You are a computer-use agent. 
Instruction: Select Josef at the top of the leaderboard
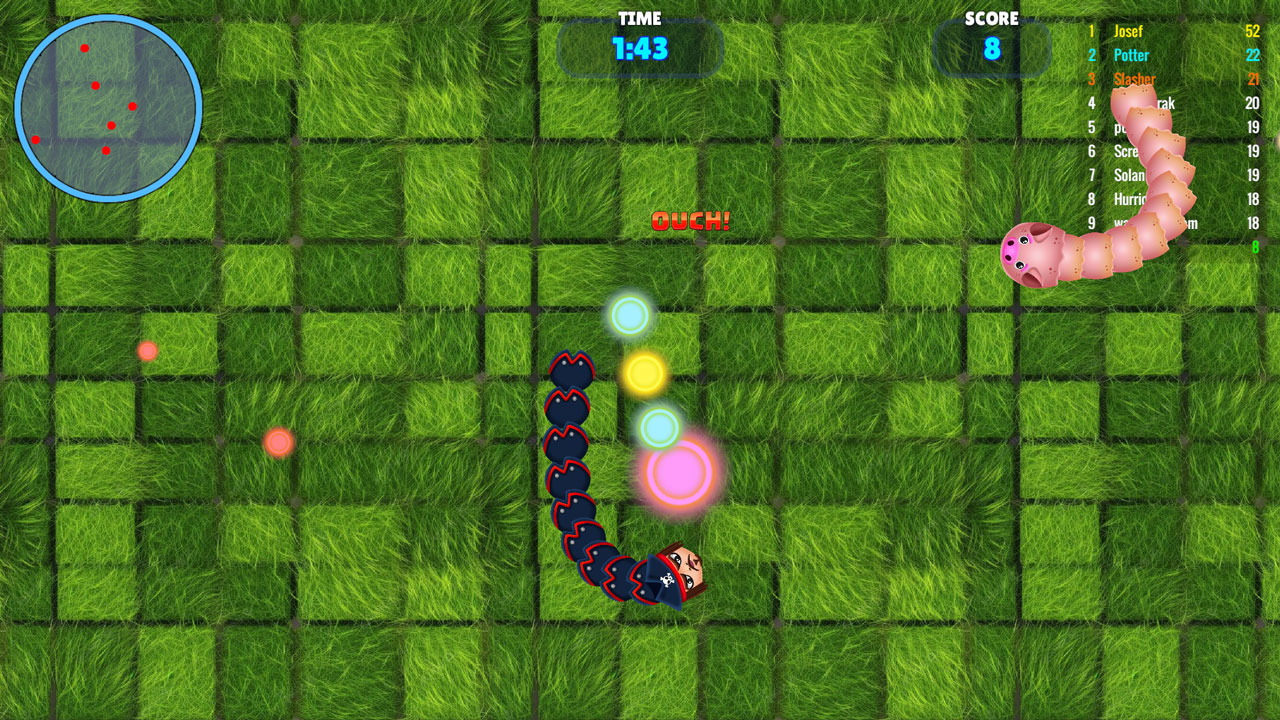(x=1129, y=31)
